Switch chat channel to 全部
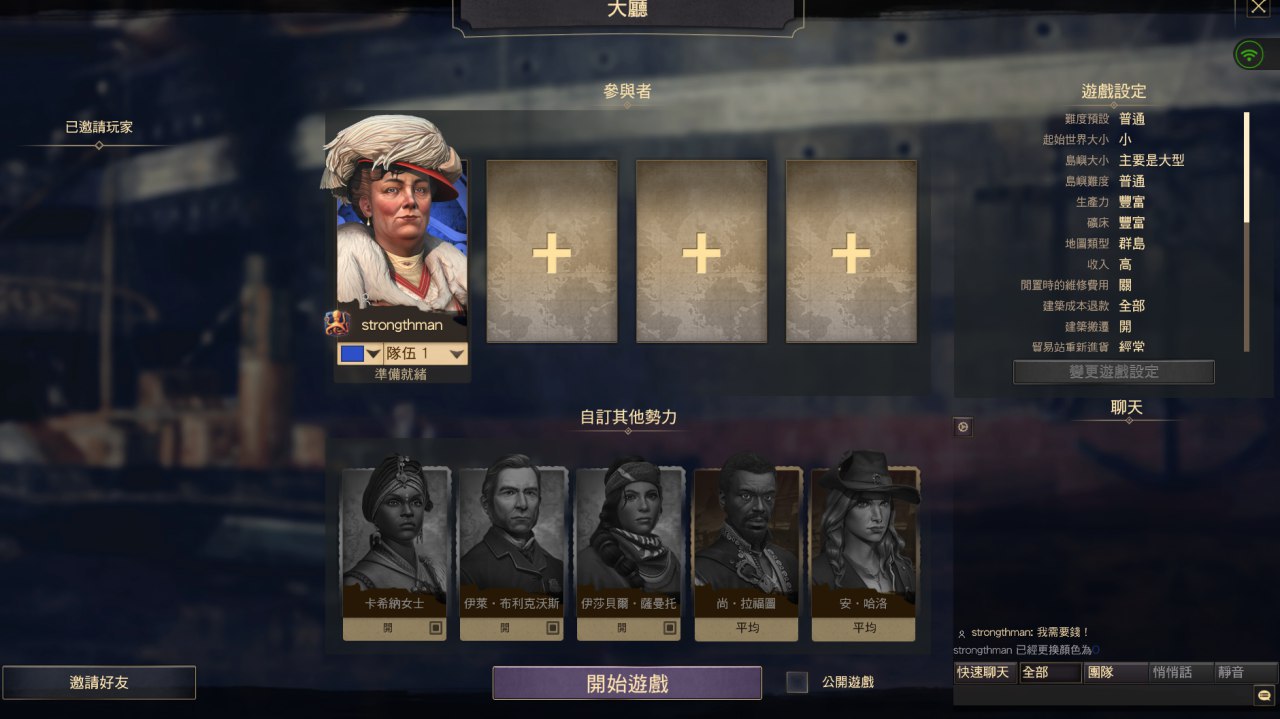The image size is (1280, 719). (1049, 672)
